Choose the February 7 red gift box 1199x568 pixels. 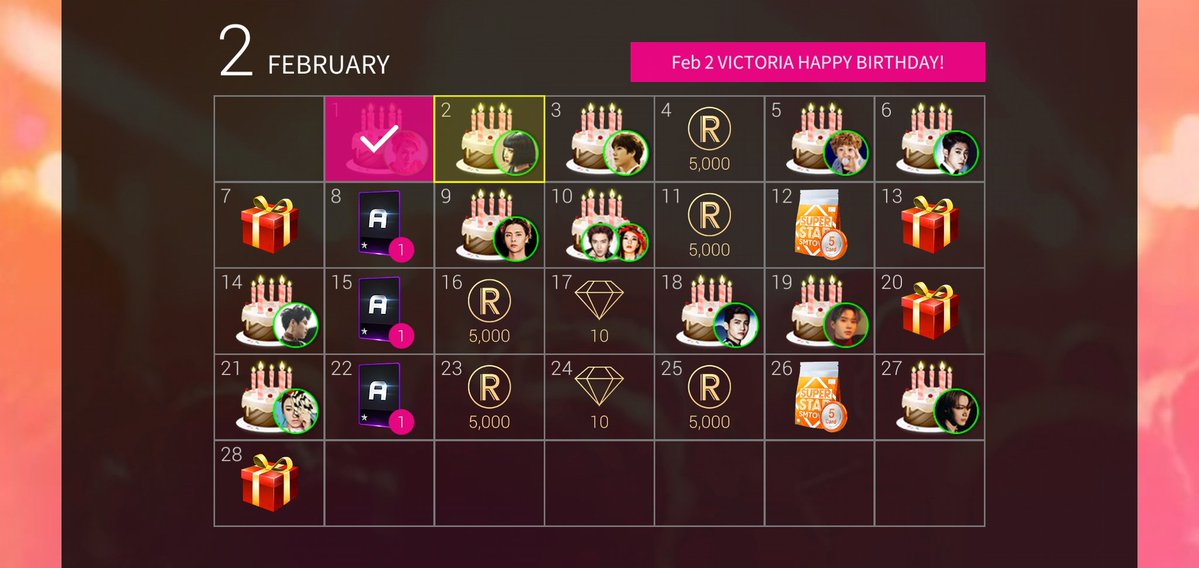pos(269,226)
